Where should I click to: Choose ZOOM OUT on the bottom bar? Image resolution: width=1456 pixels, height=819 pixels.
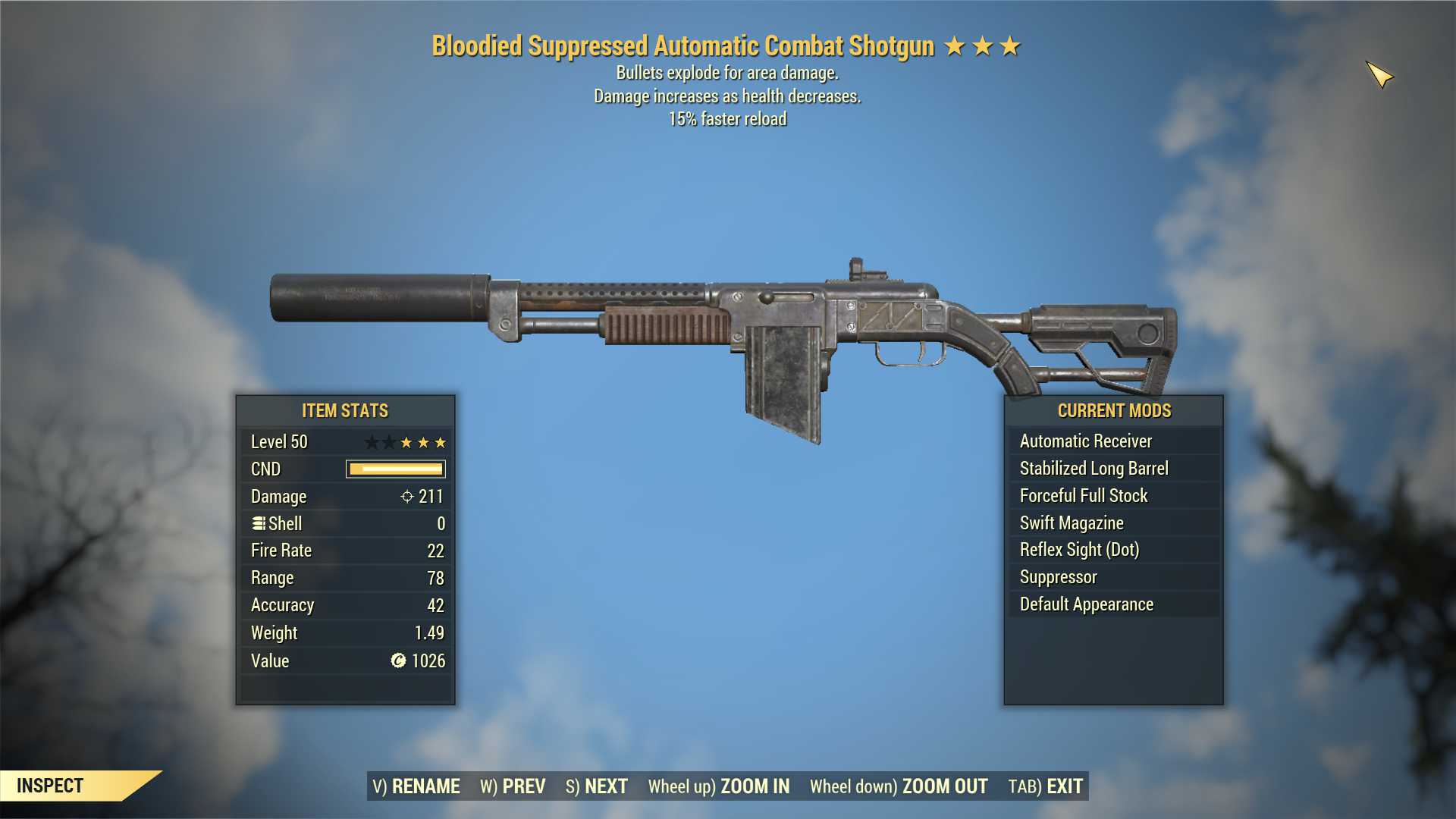click(x=899, y=786)
